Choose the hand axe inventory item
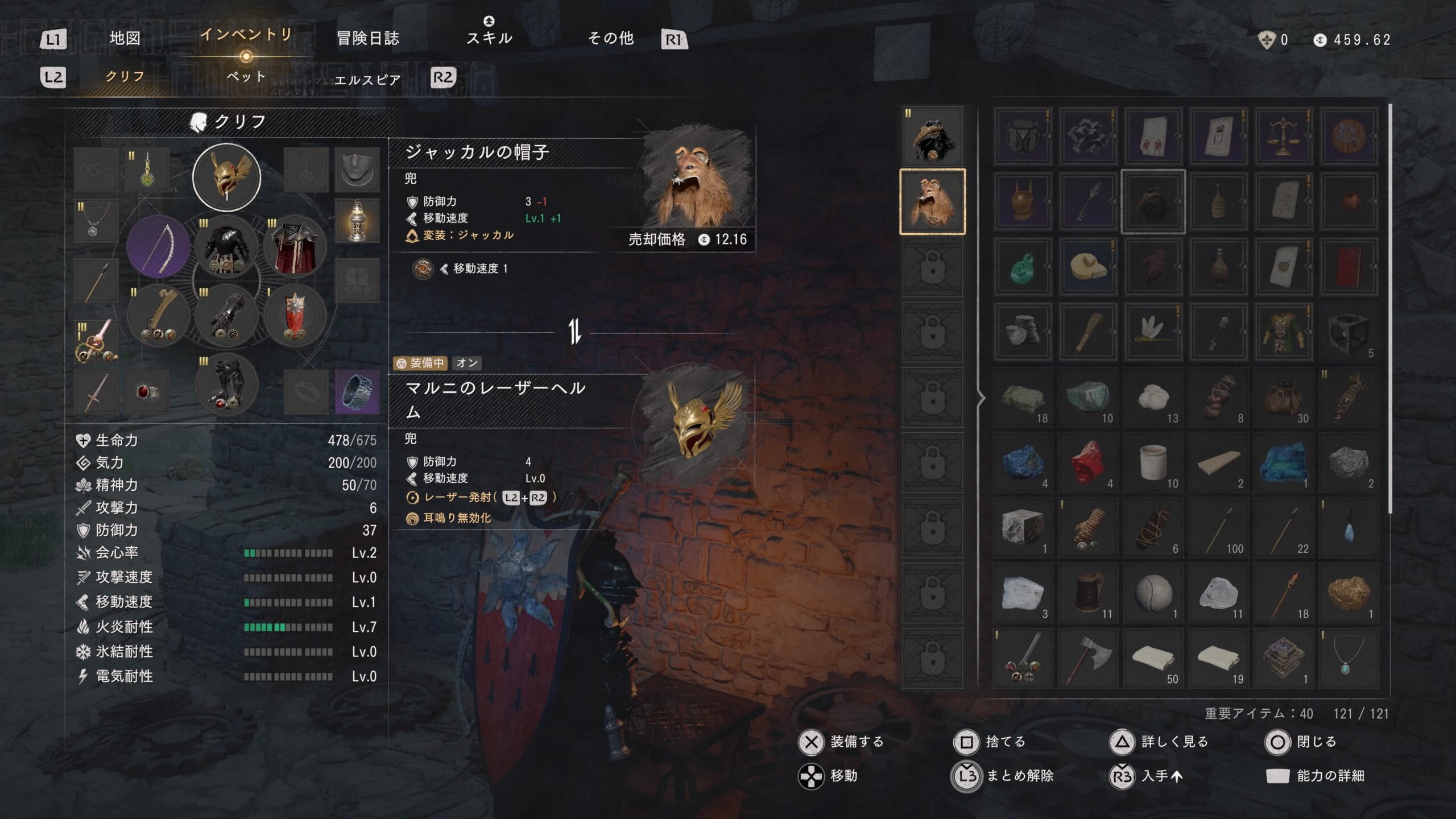This screenshot has height=819, width=1456. 1087,658
